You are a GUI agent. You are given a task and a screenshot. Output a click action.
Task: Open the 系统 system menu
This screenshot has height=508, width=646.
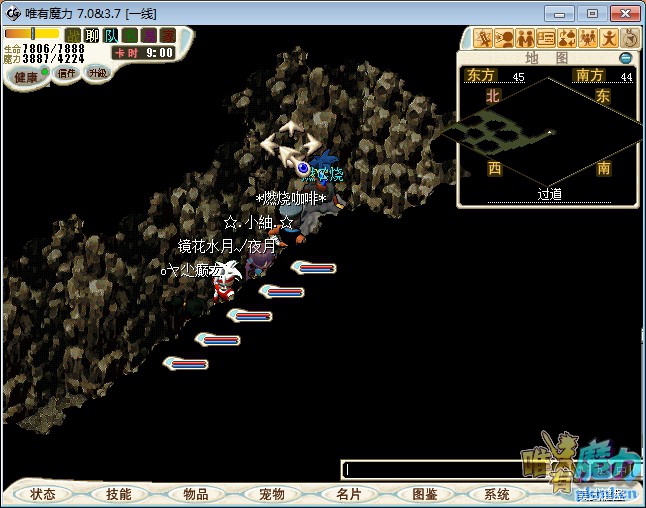pos(497,494)
